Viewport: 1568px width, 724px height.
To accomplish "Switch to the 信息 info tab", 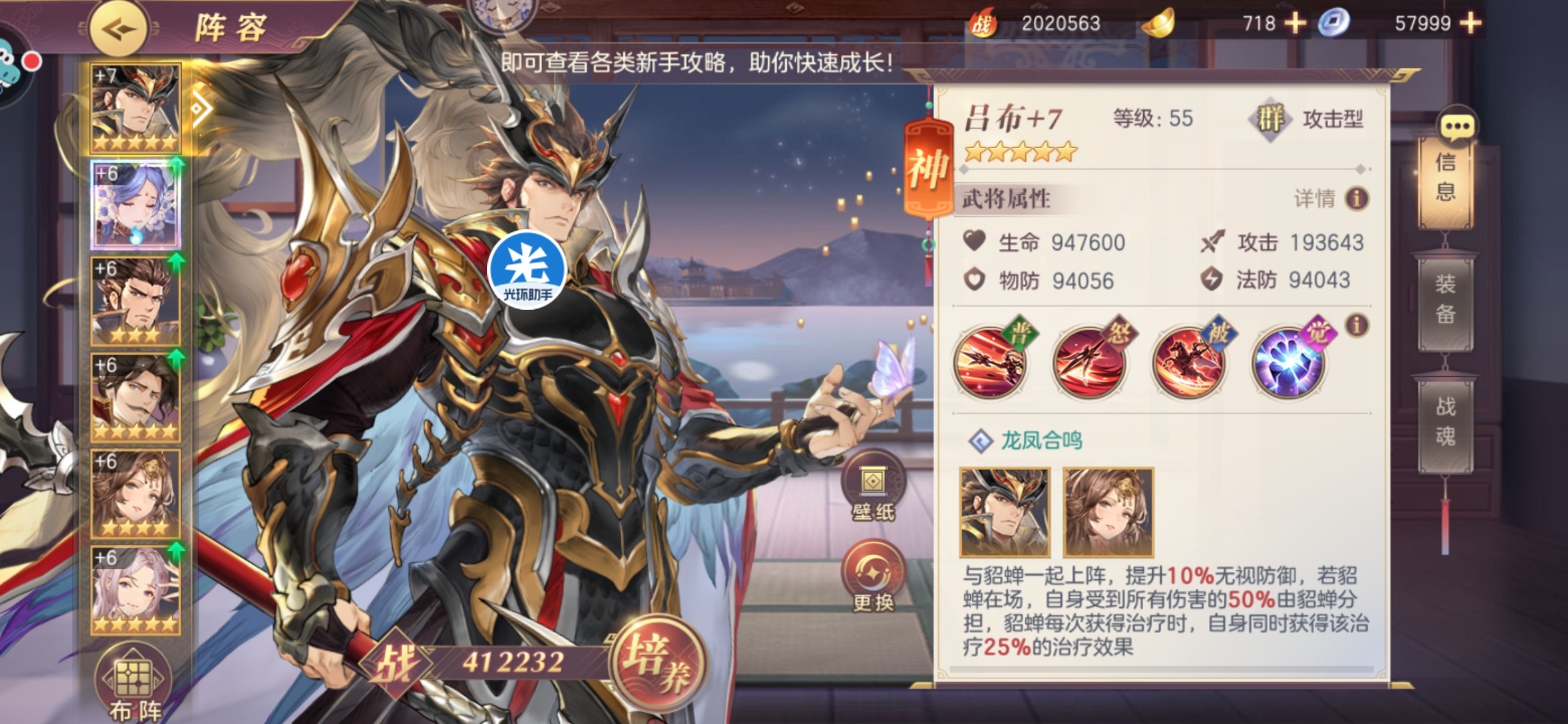I will pos(1445,178).
